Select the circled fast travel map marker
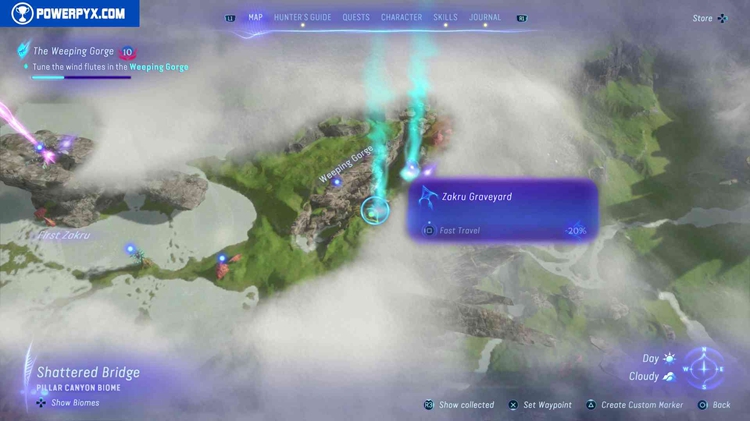 point(375,210)
